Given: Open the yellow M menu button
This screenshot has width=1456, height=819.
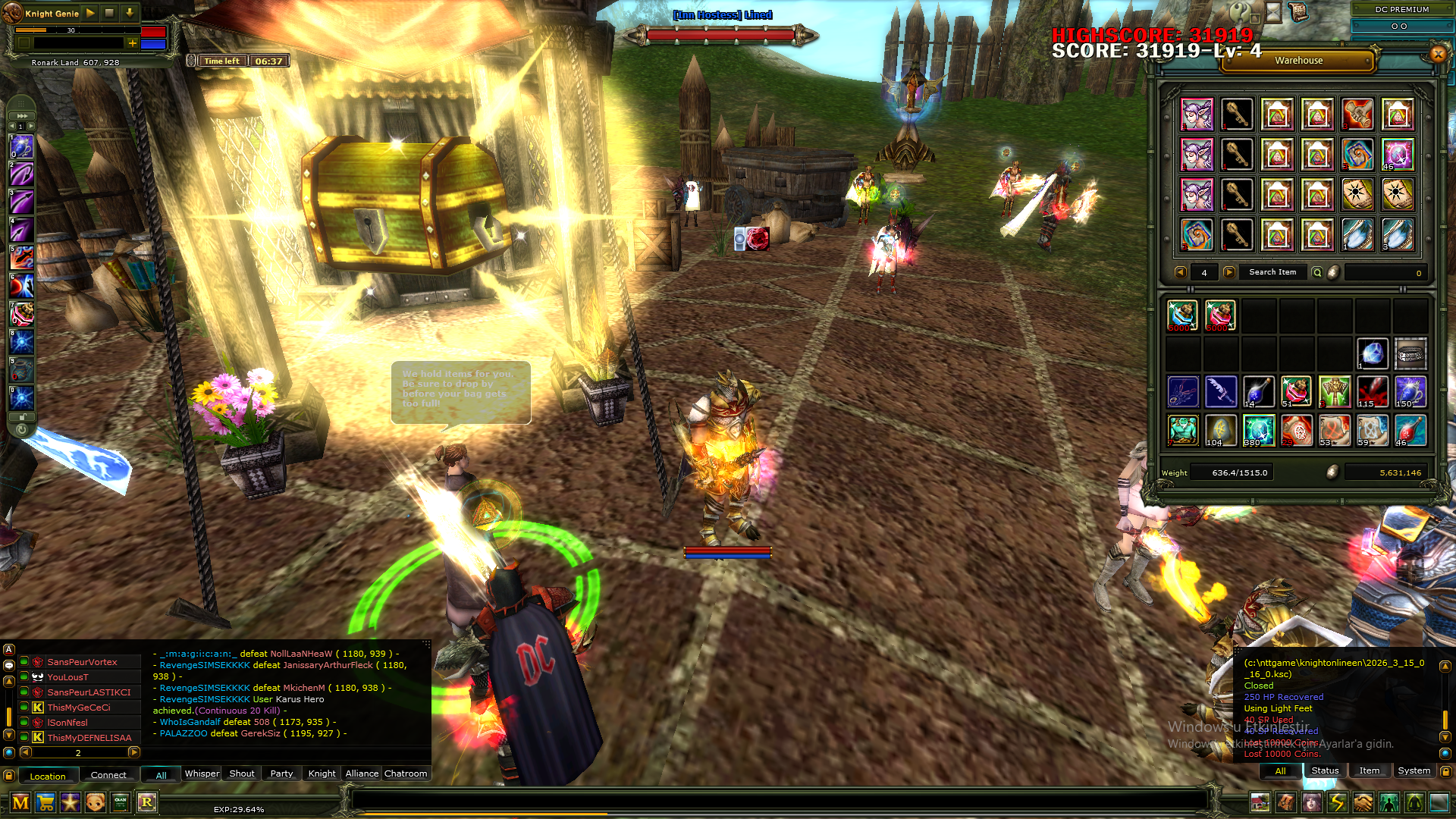Looking at the screenshot, I should [x=20, y=802].
